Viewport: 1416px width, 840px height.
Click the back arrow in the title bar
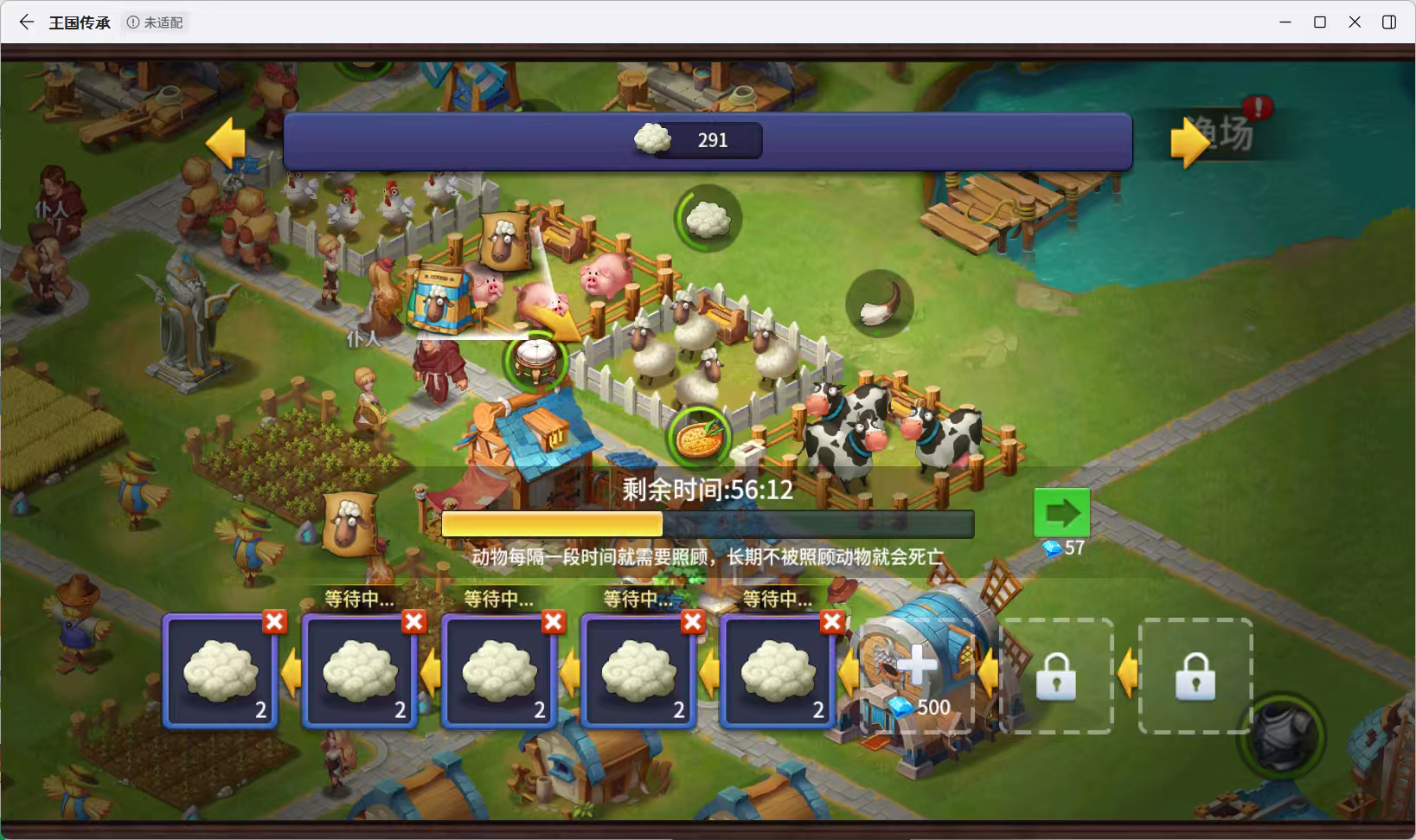(x=25, y=22)
